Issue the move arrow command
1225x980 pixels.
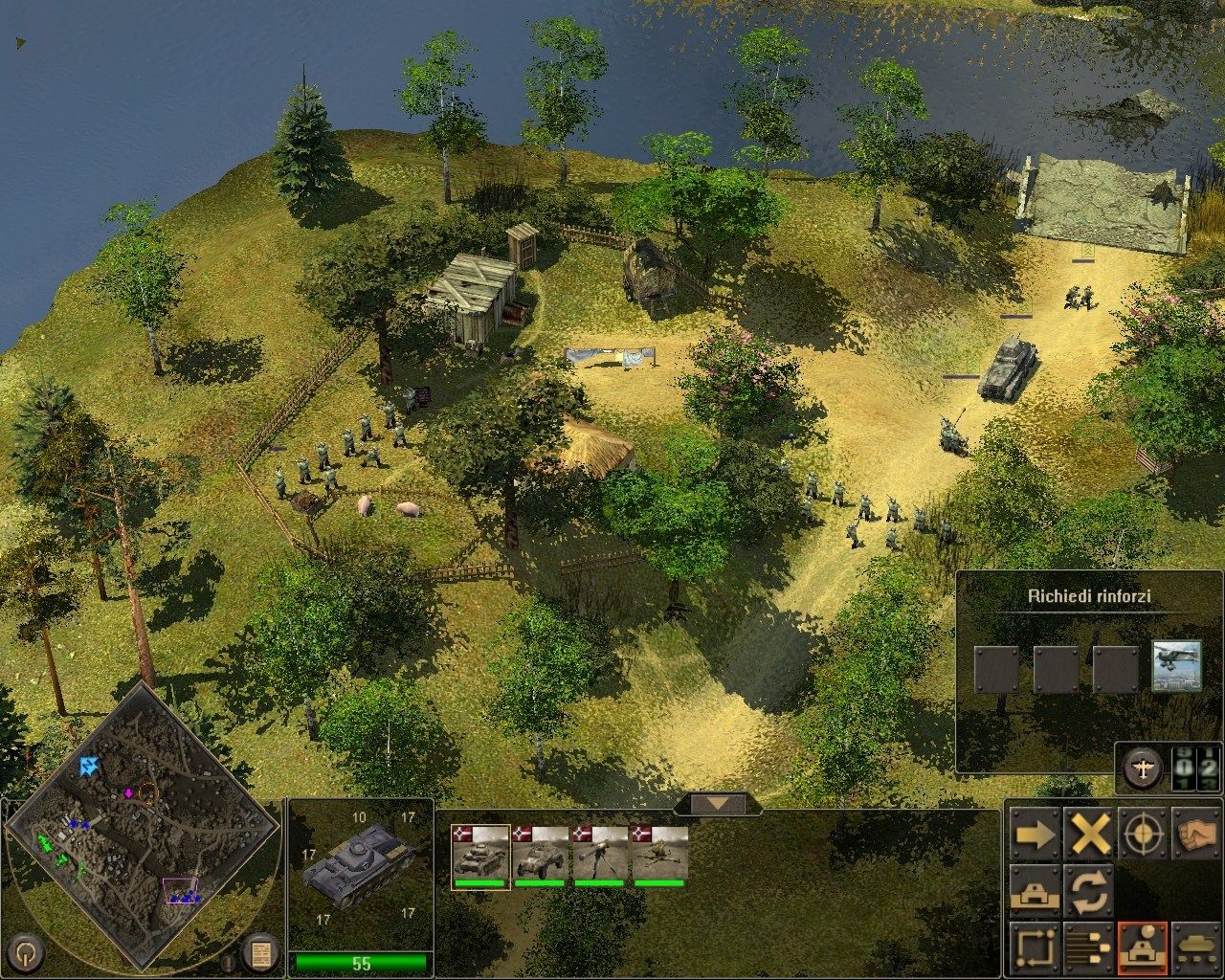pyautogui.click(x=1035, y=835)
